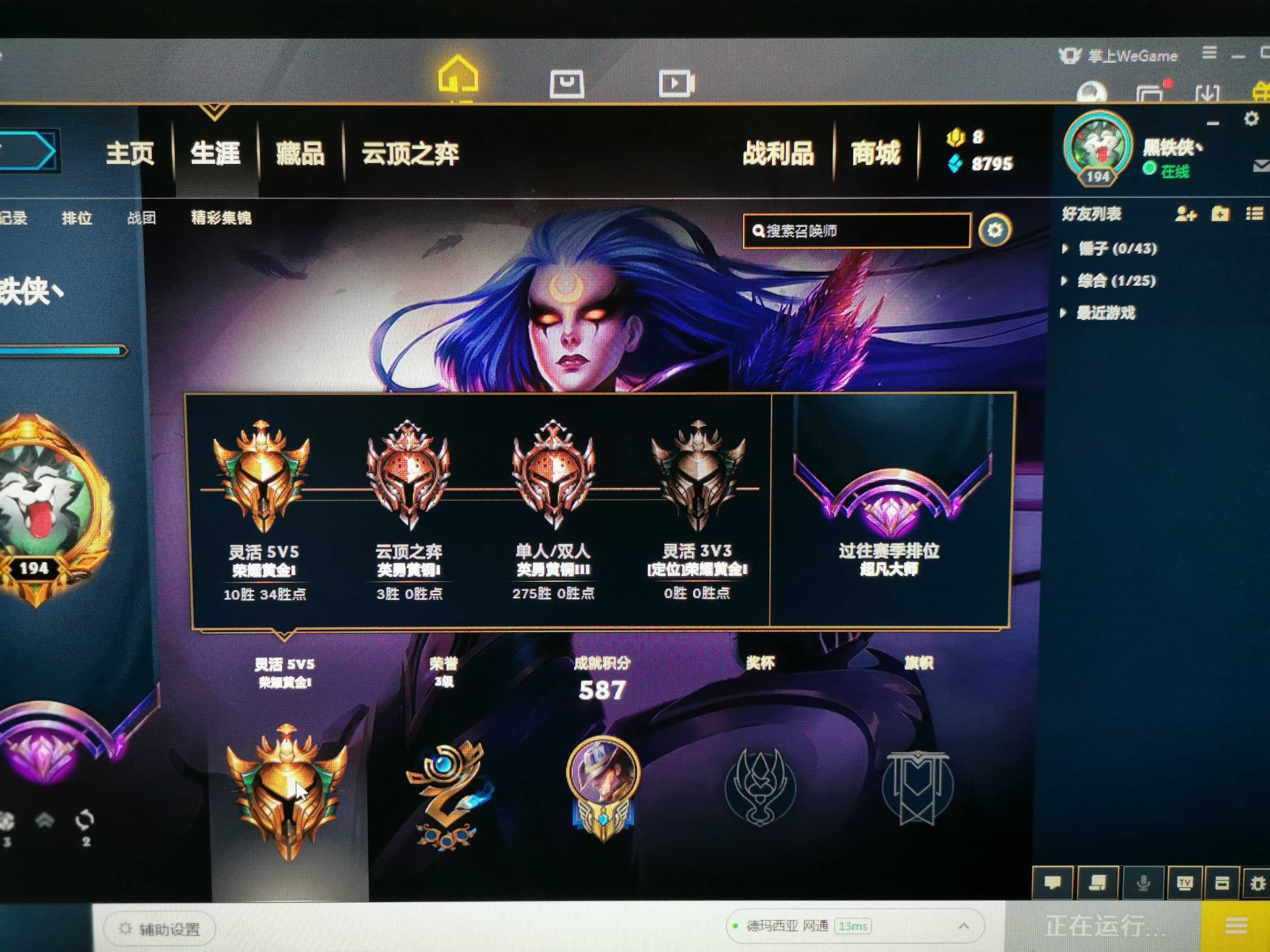Select the 灵活 5V5 rank emblem

(x=262, y=476)
